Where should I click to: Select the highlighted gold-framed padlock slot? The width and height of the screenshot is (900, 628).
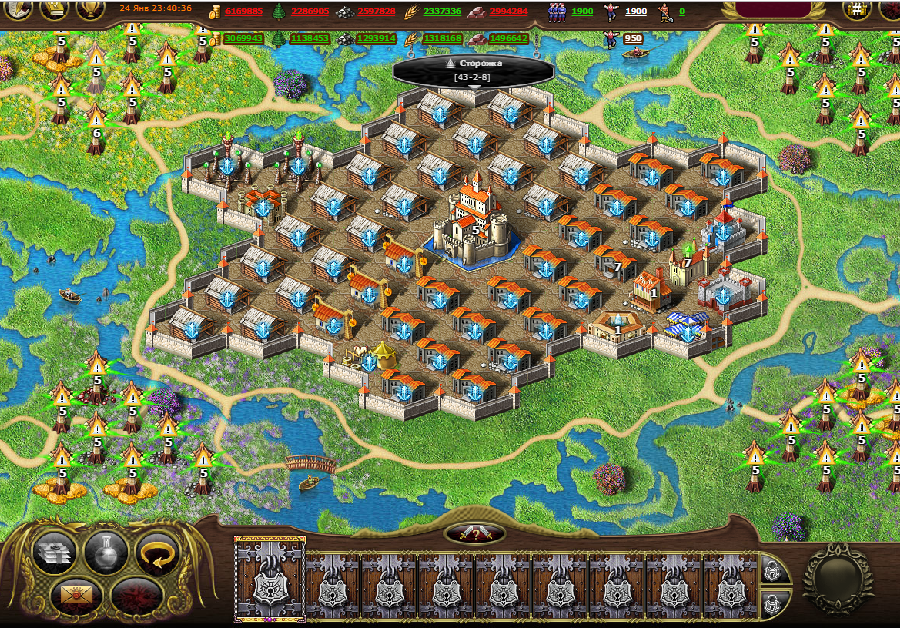click(268, 580)
